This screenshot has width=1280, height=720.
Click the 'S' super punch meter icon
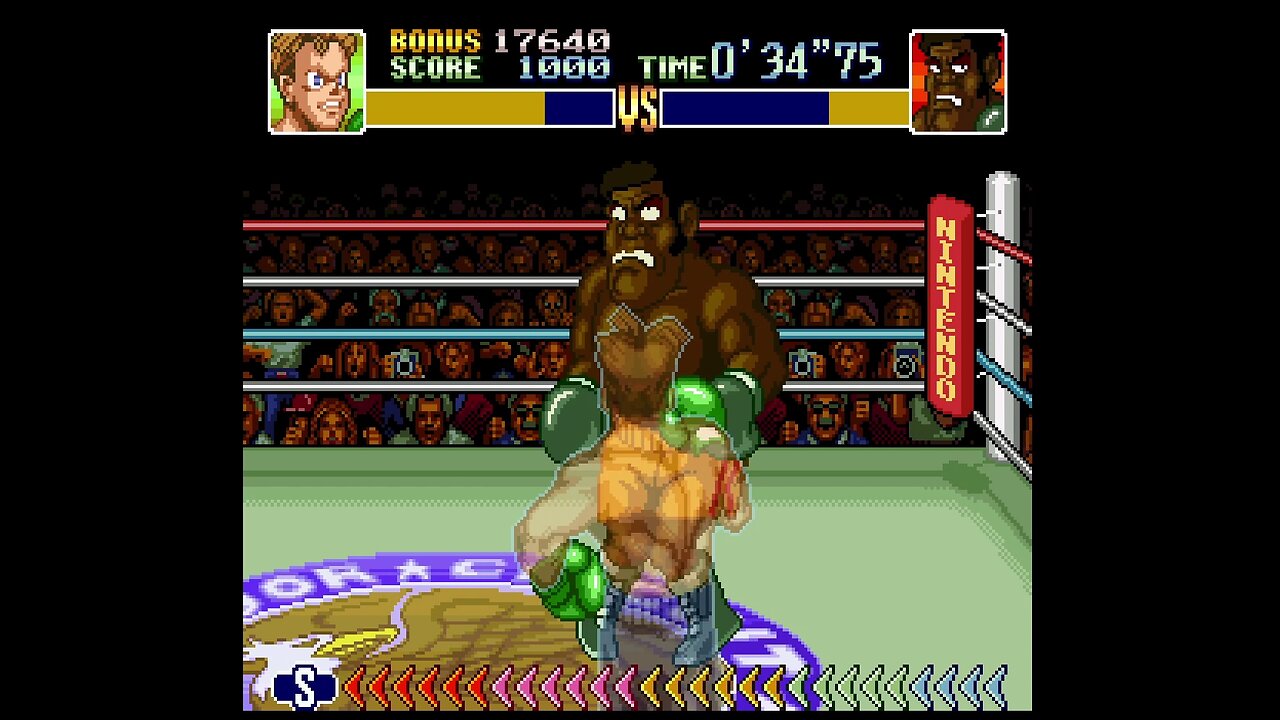301,687
